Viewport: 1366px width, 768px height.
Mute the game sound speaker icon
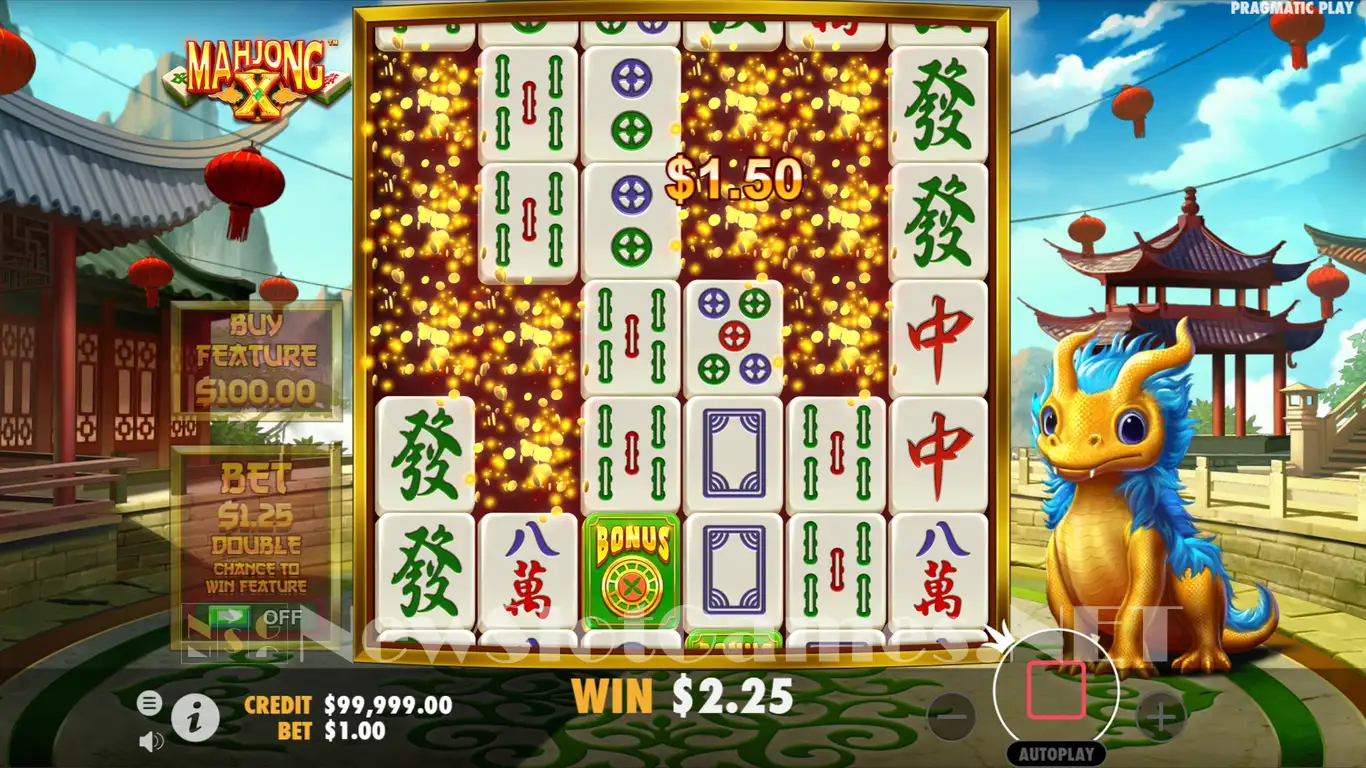click(x=152, y=742)
